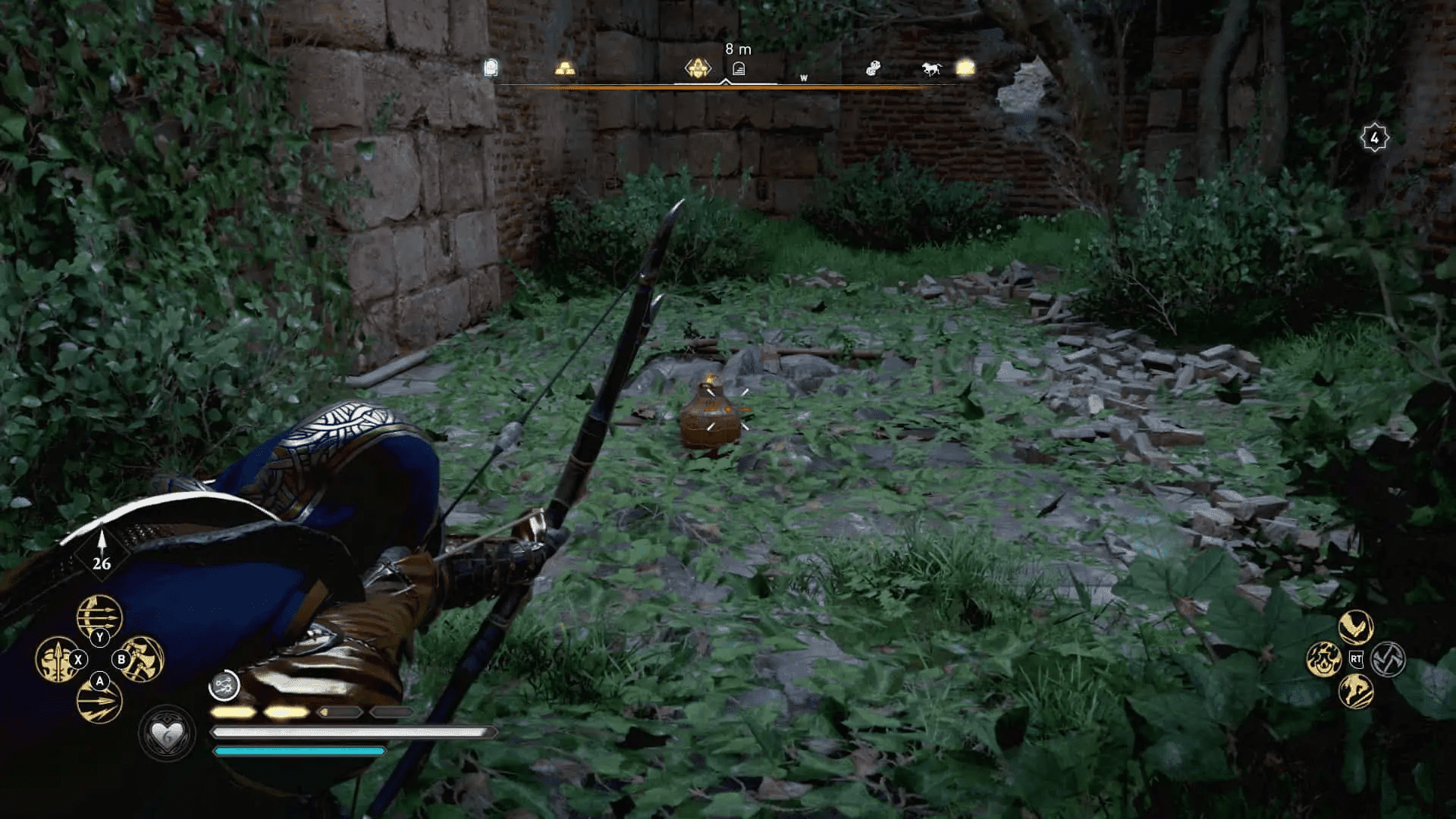Viewport: 1456px width, 819px height.
Task: Select the arrow counter showing 26
Action: point(102,564)
